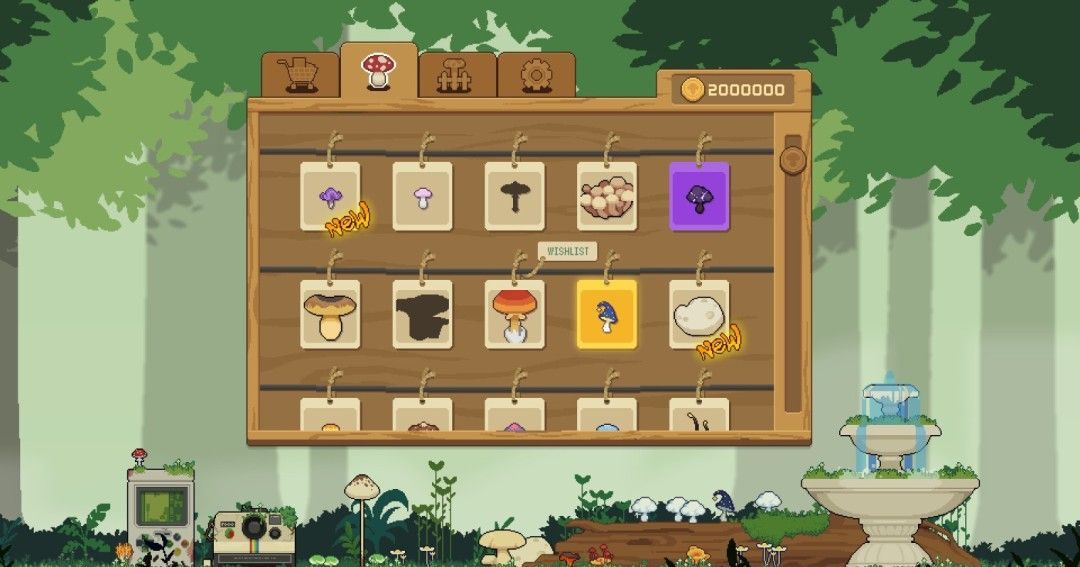
Task: Select the red mushroom collection tab
Action: [378, 71]
